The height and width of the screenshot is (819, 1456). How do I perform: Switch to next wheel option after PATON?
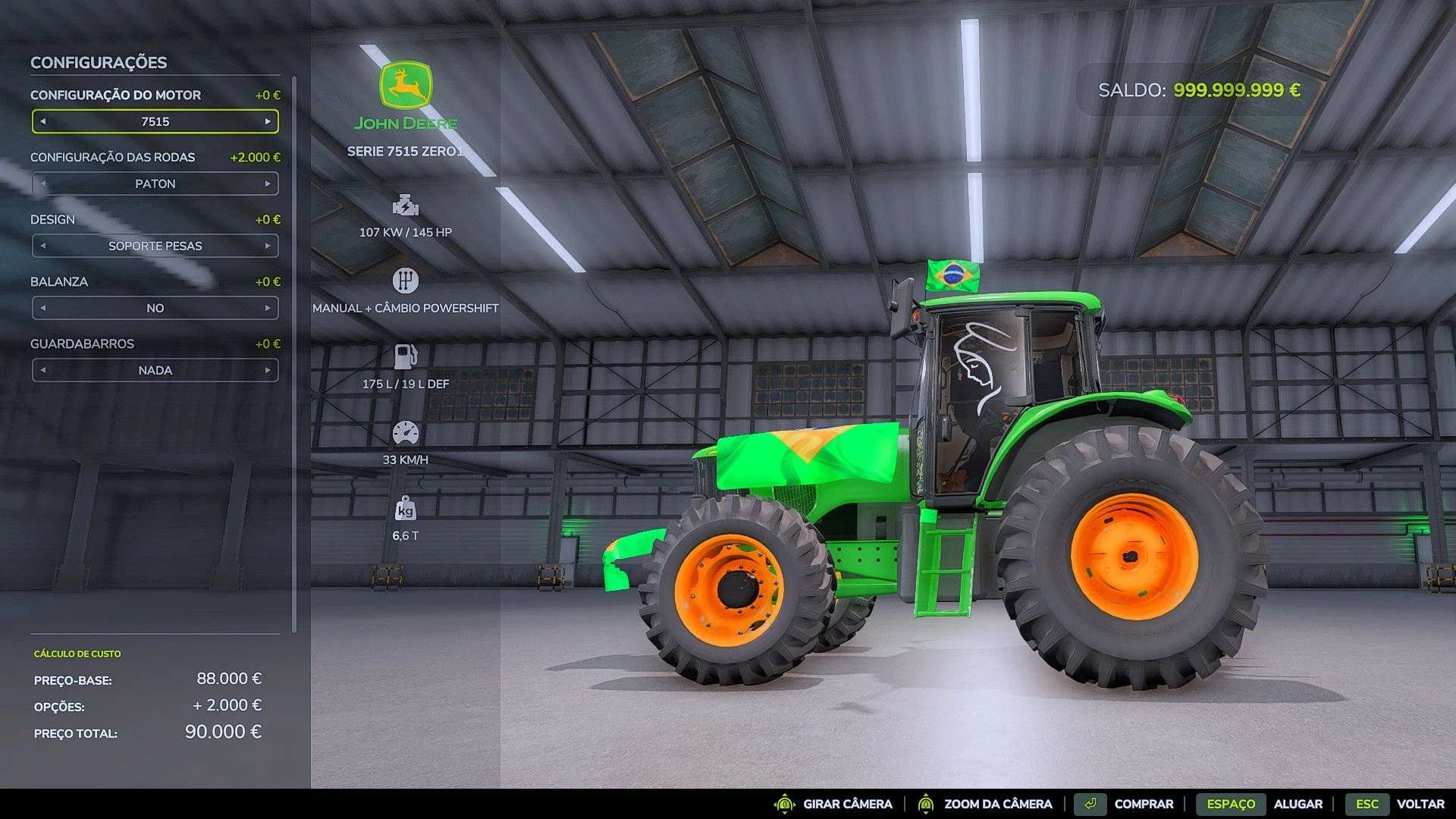[x=268, y=184]
